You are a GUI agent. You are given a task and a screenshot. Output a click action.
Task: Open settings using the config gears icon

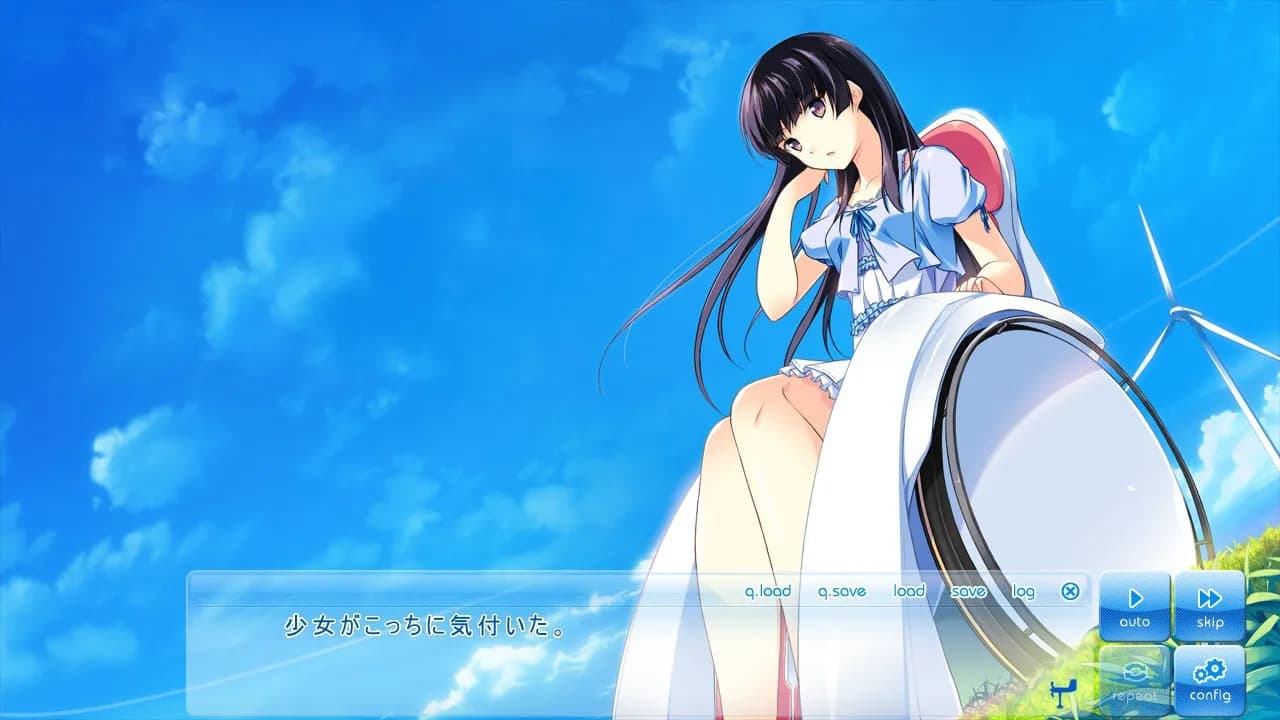click(x=1209, y=672)
